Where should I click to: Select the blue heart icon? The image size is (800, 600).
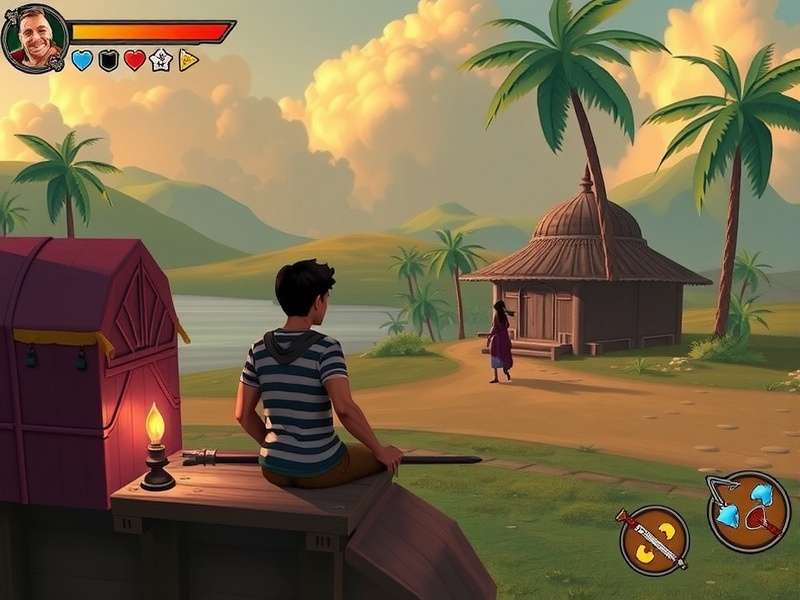[x=82, y=60]
